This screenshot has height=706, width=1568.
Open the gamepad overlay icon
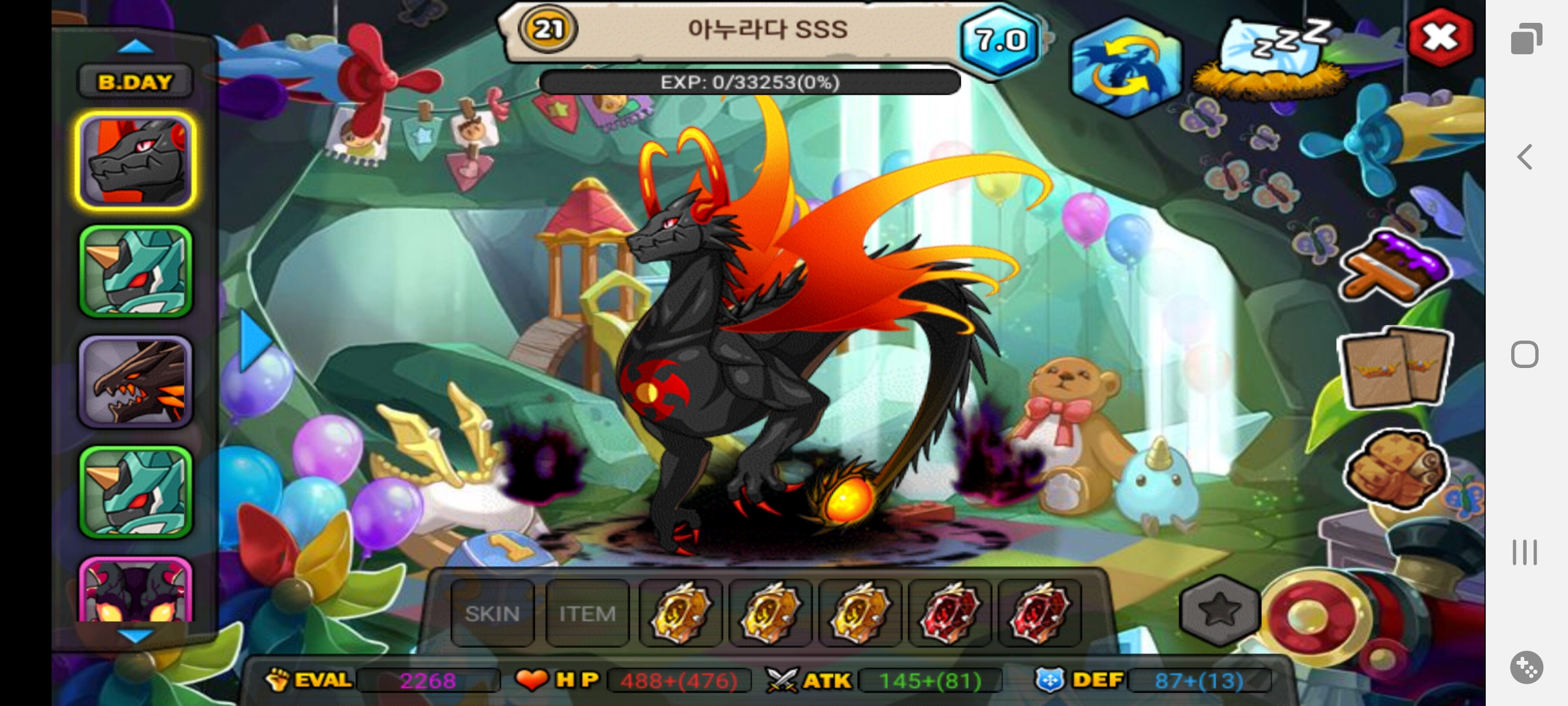click(x=1526, y=667)
